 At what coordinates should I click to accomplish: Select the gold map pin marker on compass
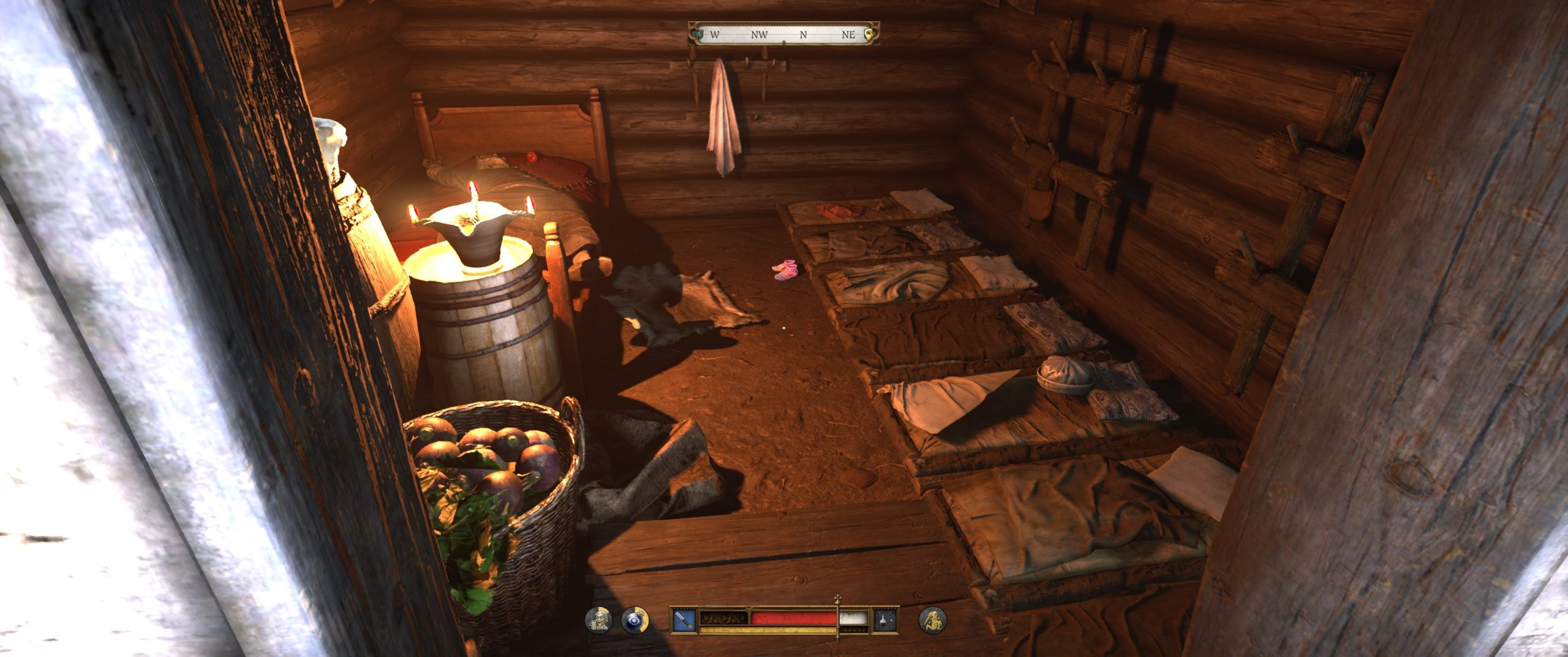click(x=868, y=34)
